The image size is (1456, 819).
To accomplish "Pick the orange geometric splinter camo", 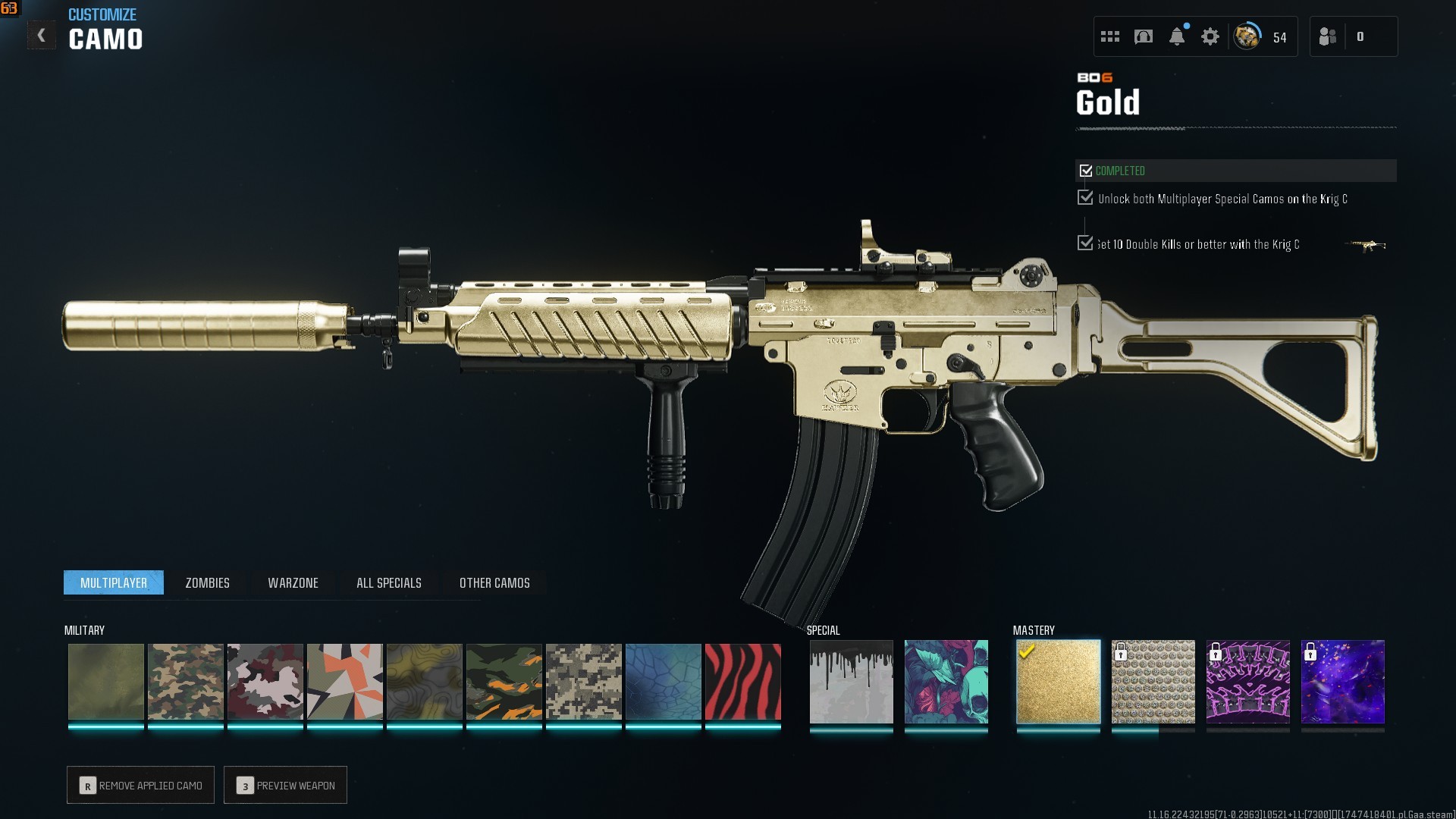I will [344, 682].
